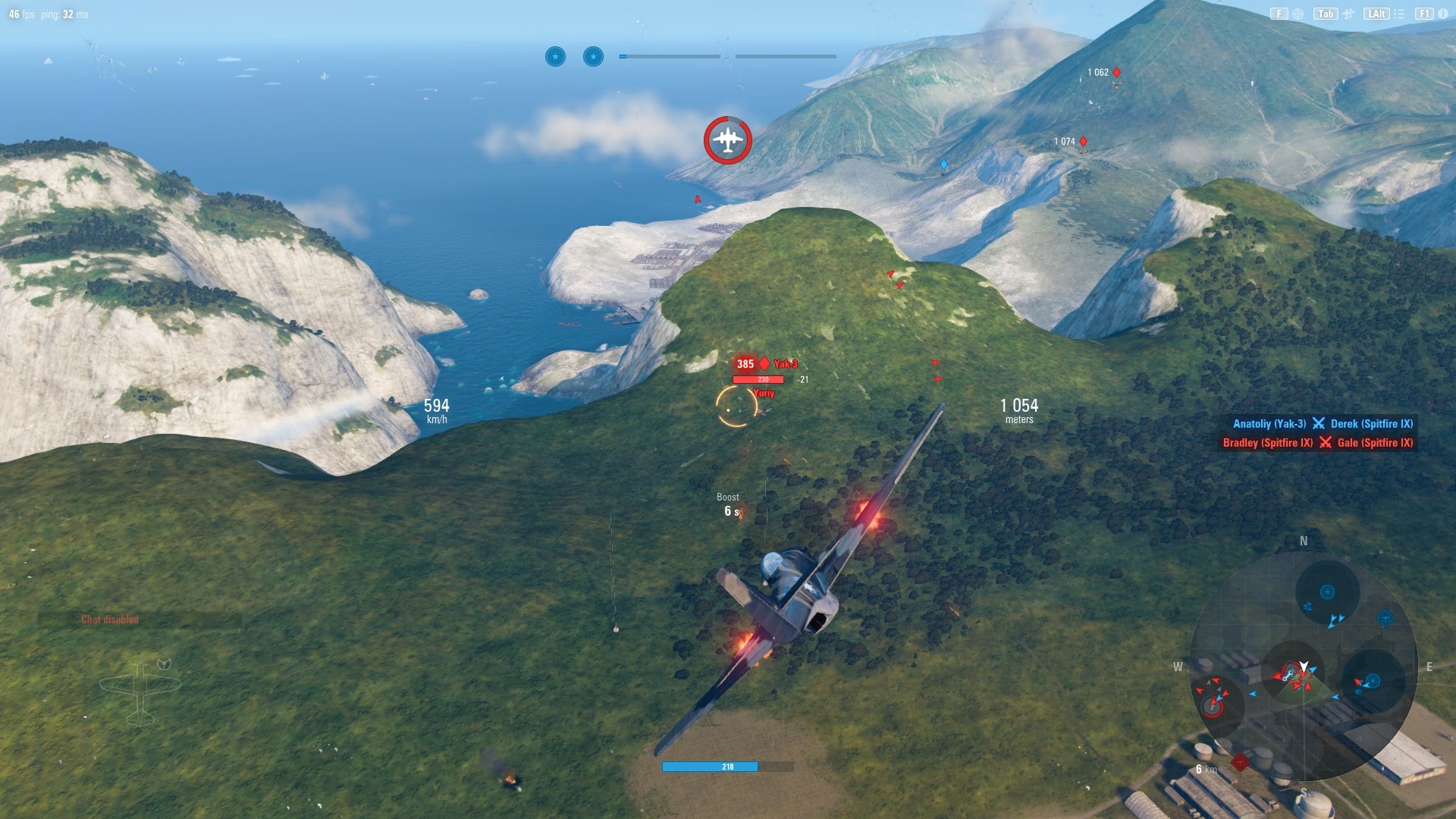1456x819 pixels.
Task: Click the enemy marker labeled 1 074
Action: pos(1083,141)
